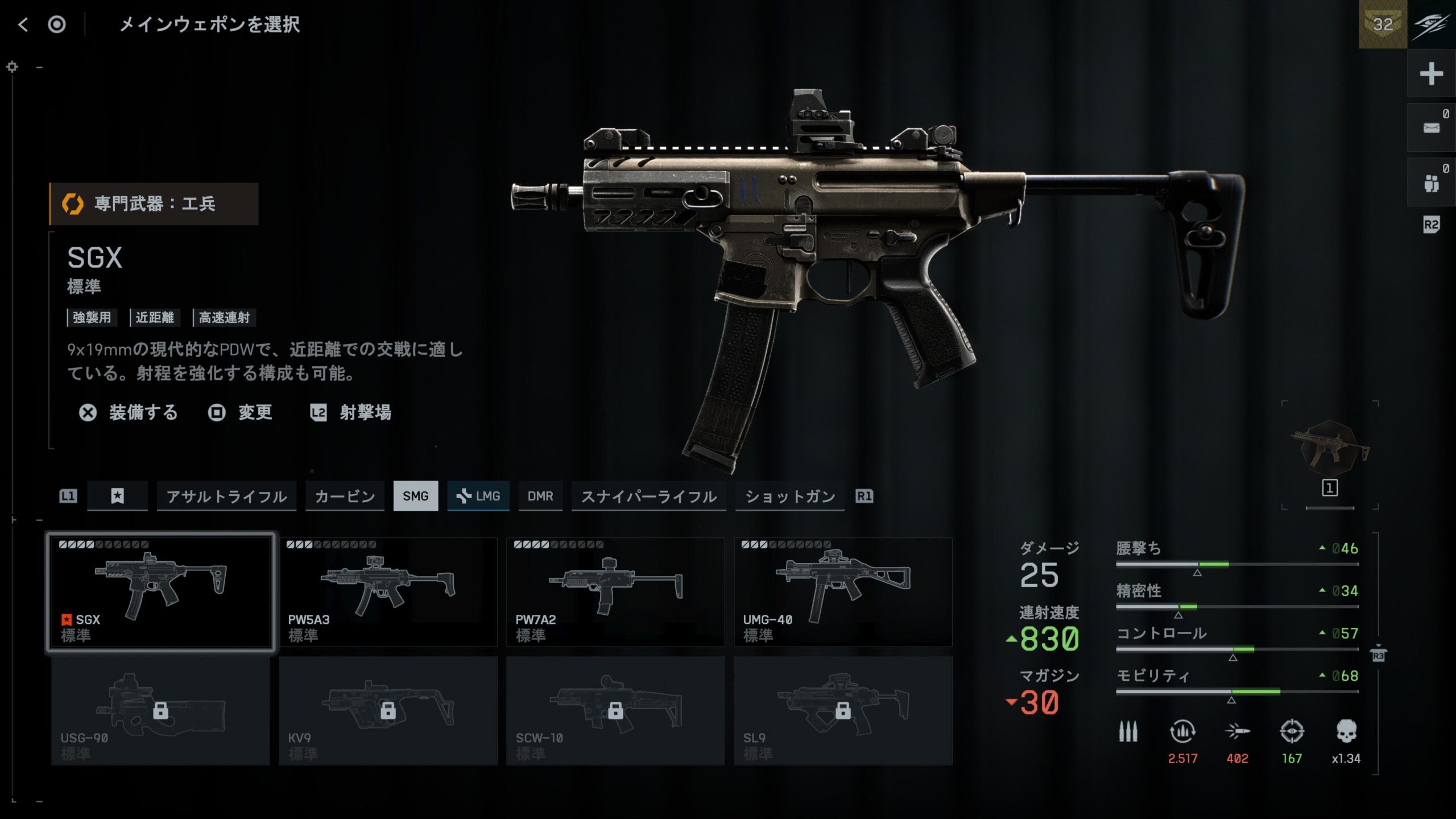Click the locked USG-90 tile
The width and height of the screenshot is (1456, 819).
[x=161, y=710]
